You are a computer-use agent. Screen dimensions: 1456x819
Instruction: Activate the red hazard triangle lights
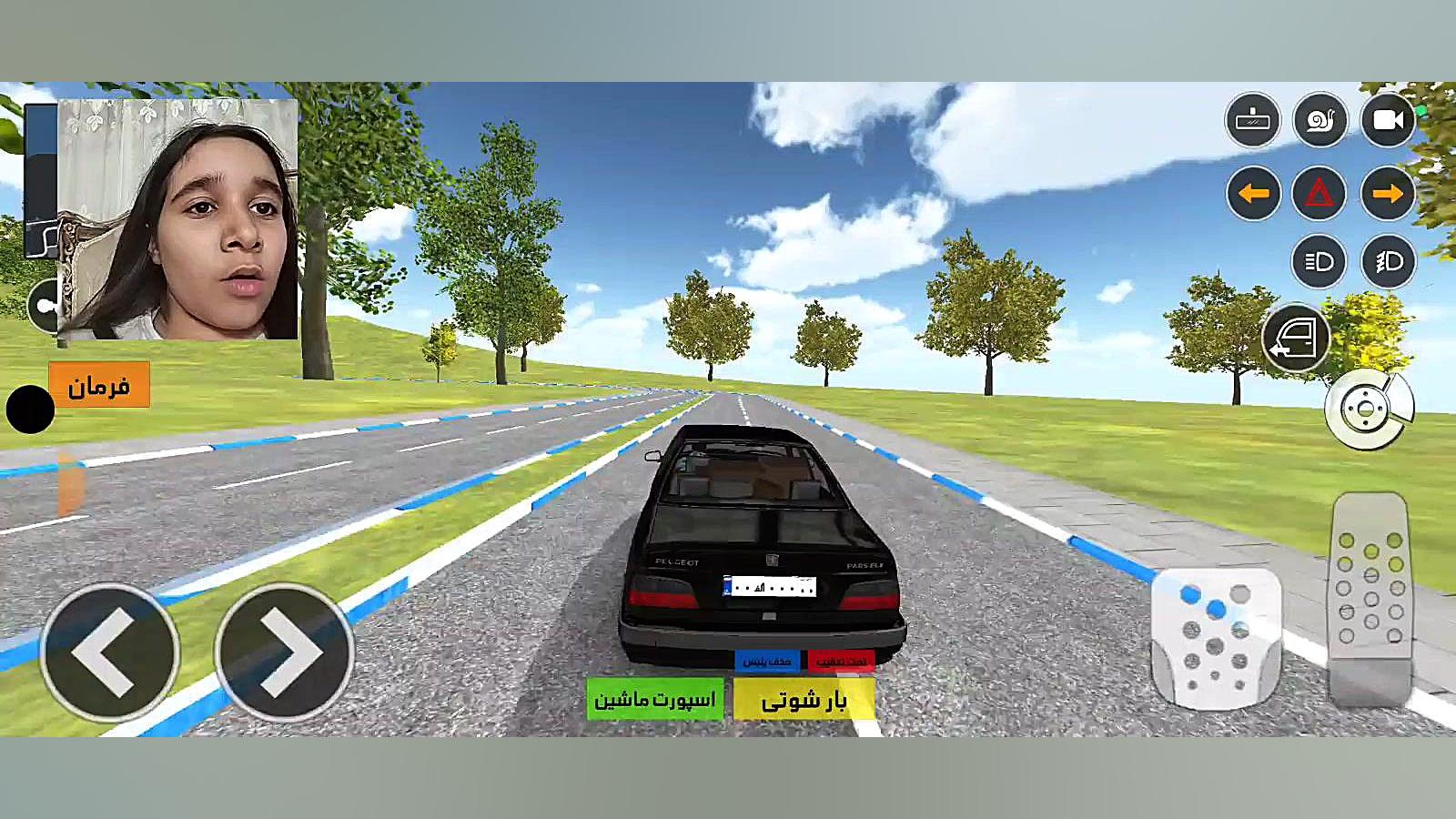pos(1319,193)
